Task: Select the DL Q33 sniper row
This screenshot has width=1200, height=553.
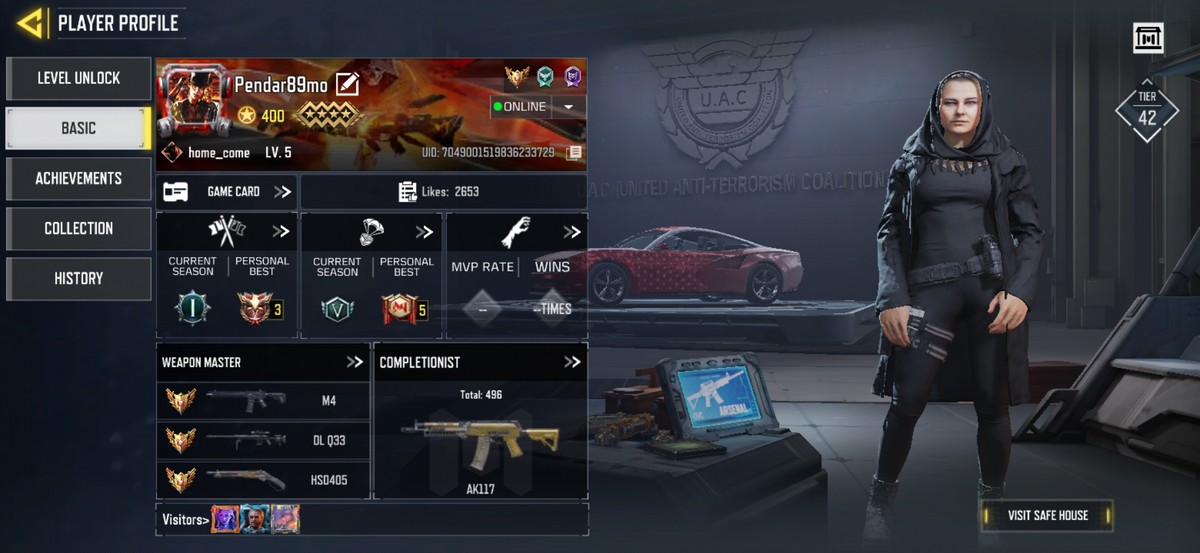Action: coord(263,439)
